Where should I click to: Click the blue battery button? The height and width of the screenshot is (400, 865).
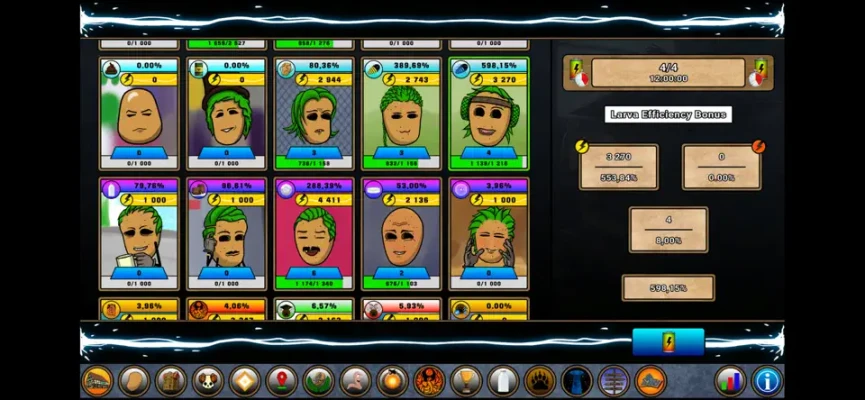(668, 342)
